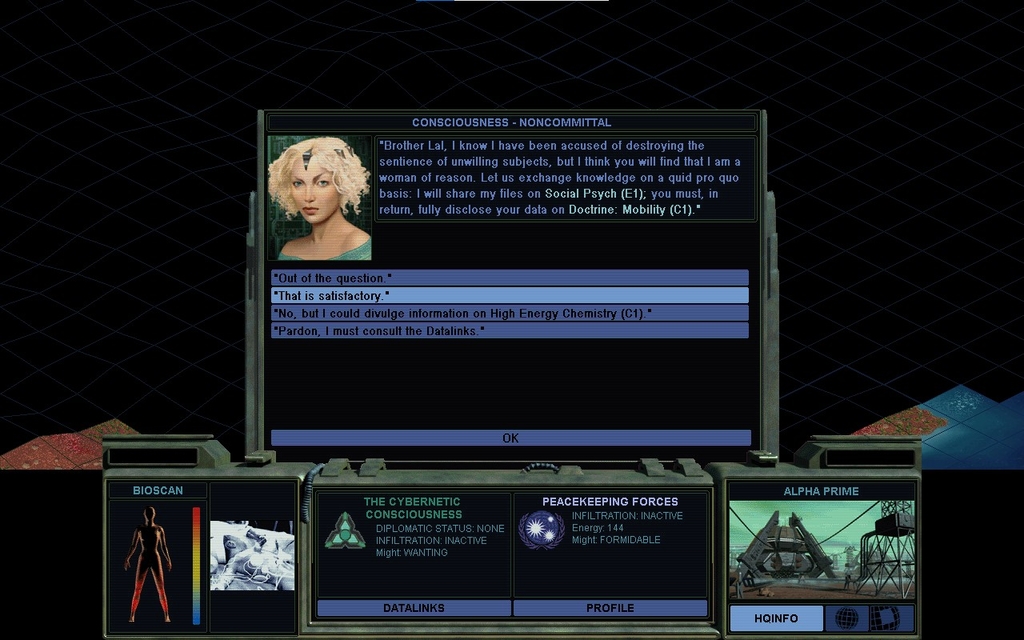Image resolution: width=1024 pixels, height=640 pixels.
Task: Click the Bioscan operating table picture
Action: click(252, 555)
